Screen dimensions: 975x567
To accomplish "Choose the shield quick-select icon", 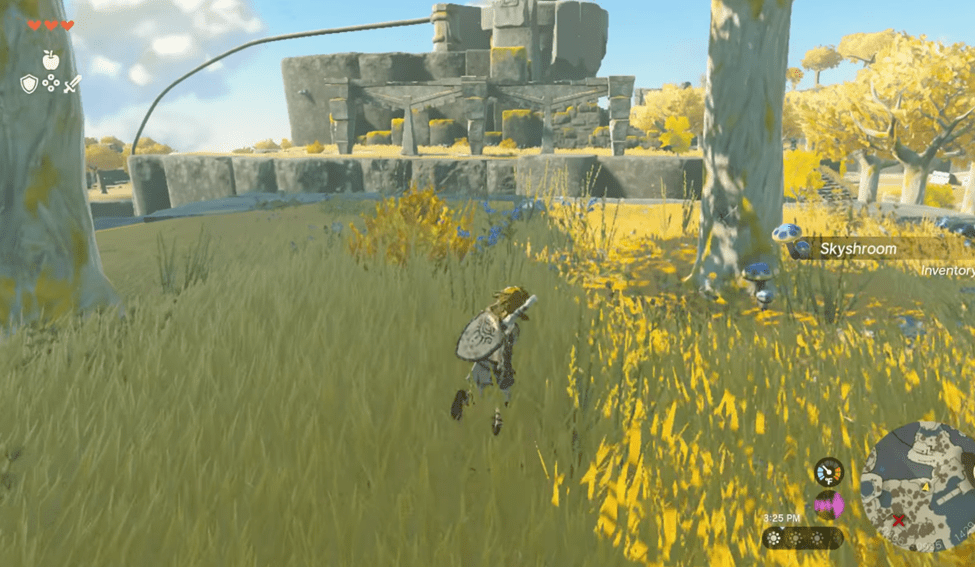I will click(29, 84).
